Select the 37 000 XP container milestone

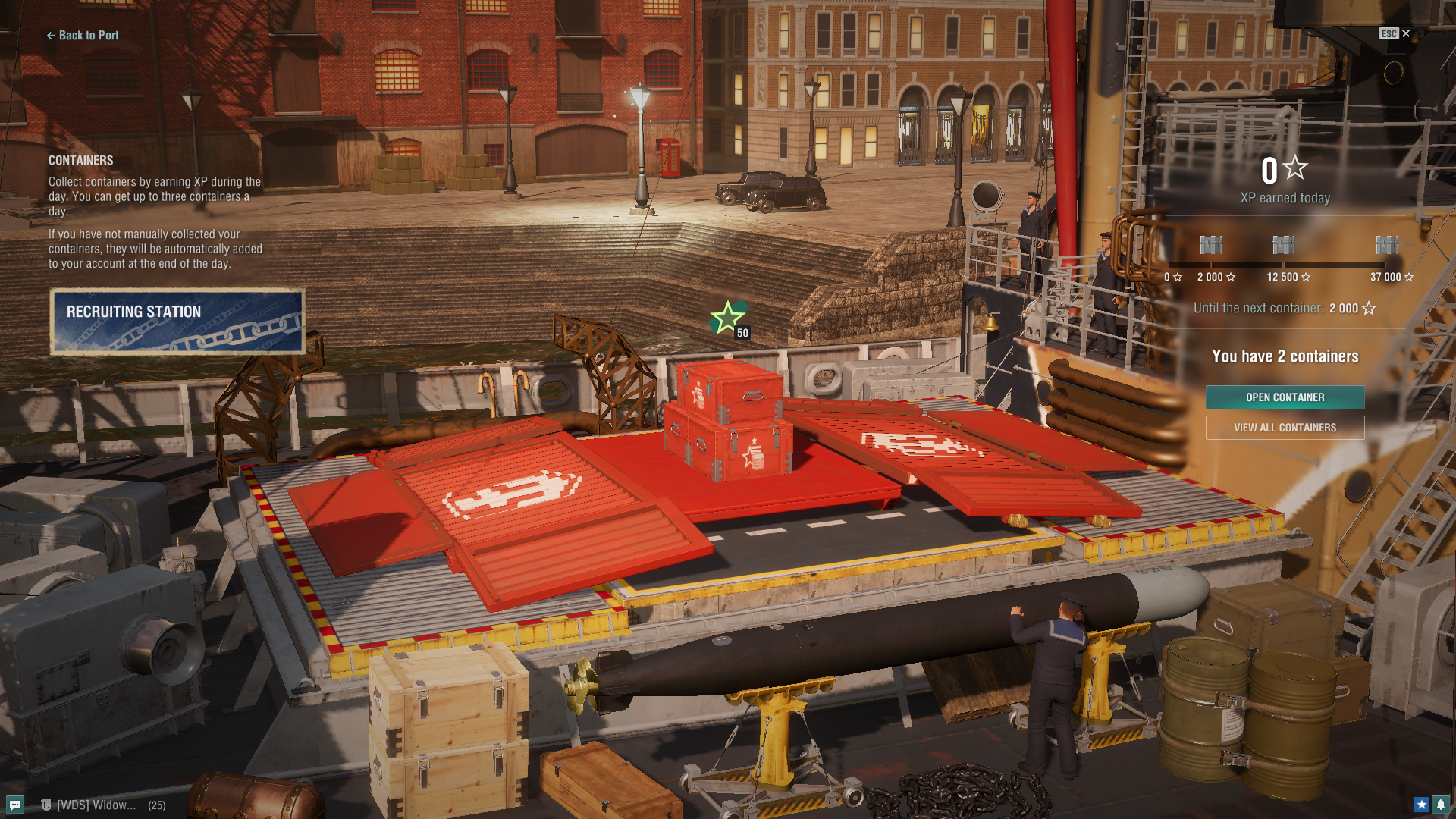tap(1386, 245)
